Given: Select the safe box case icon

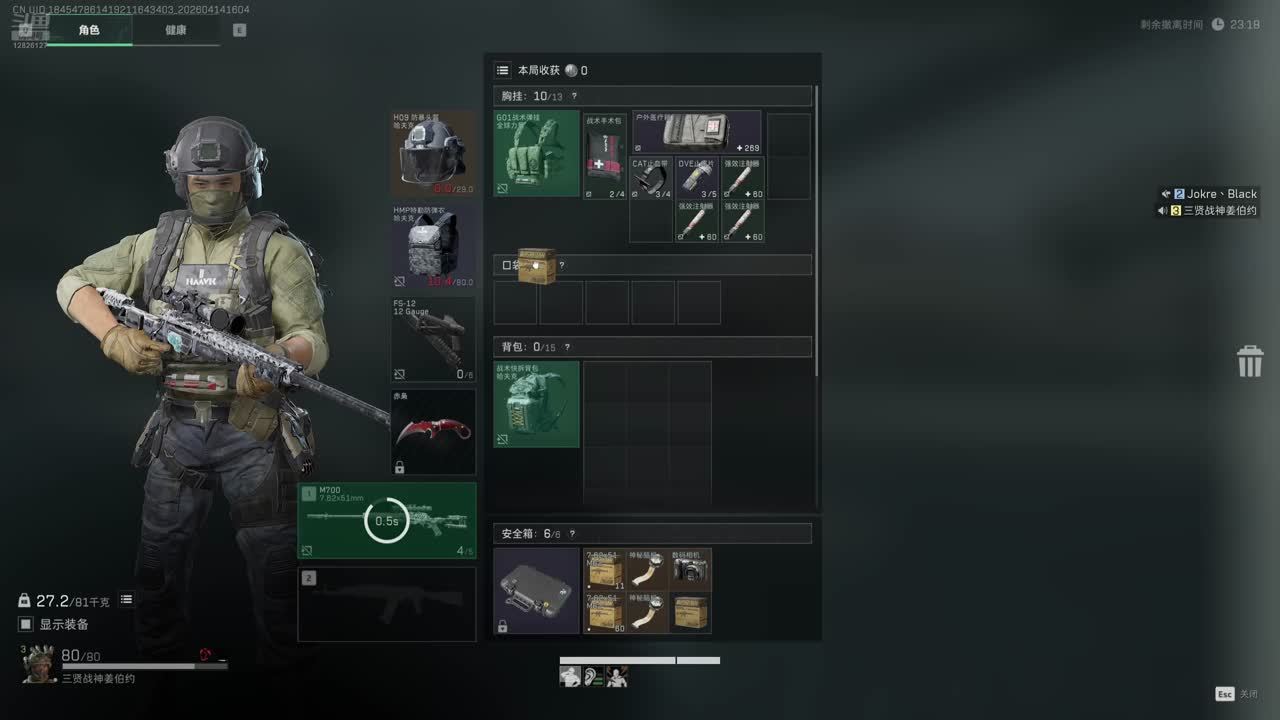Looking at the screenshot, I should point(536,590).
